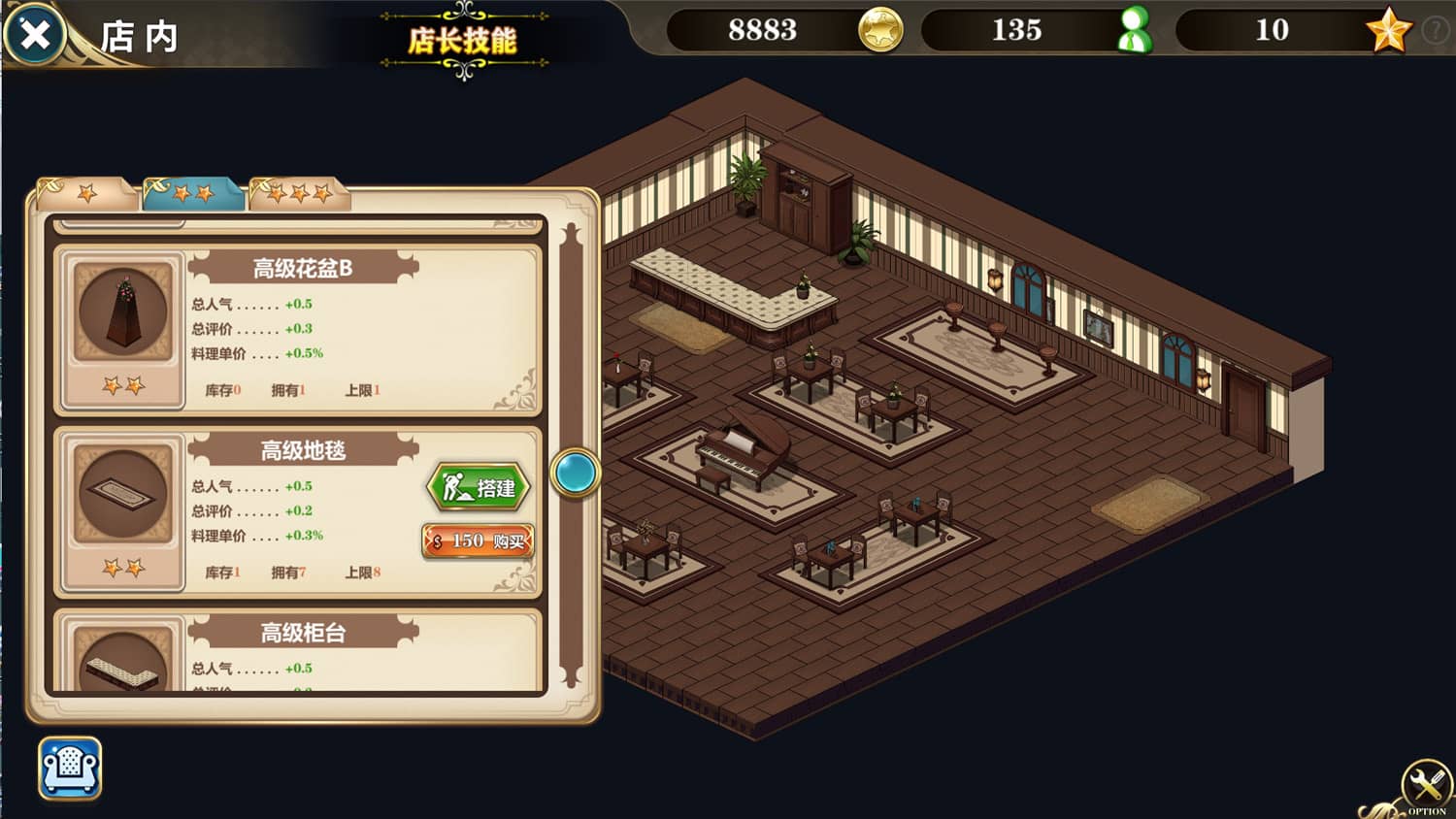The height and width of the screenshot is (819, 1456).
Task: Click the help question mark icon
Action: pos(1437,29)
